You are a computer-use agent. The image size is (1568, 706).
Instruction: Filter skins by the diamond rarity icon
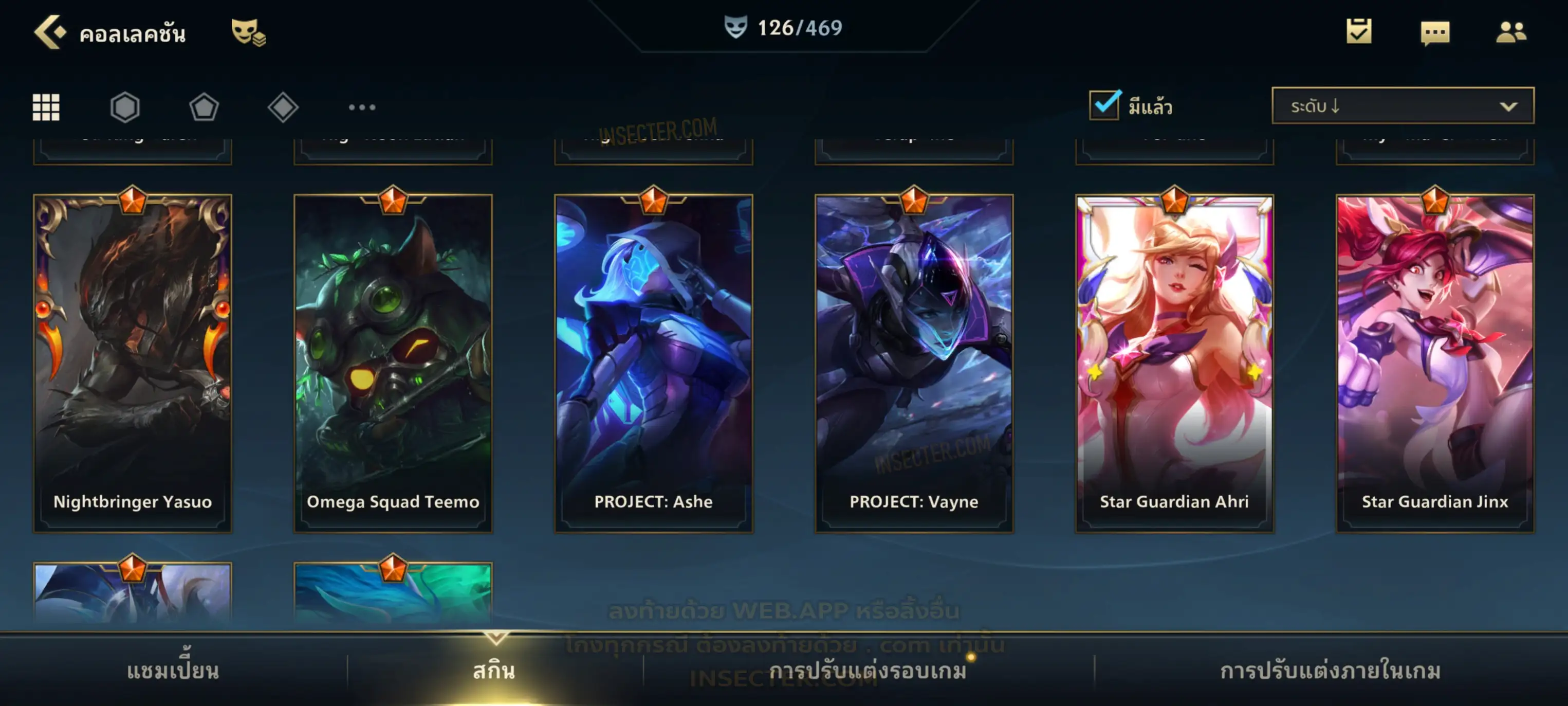283,107
